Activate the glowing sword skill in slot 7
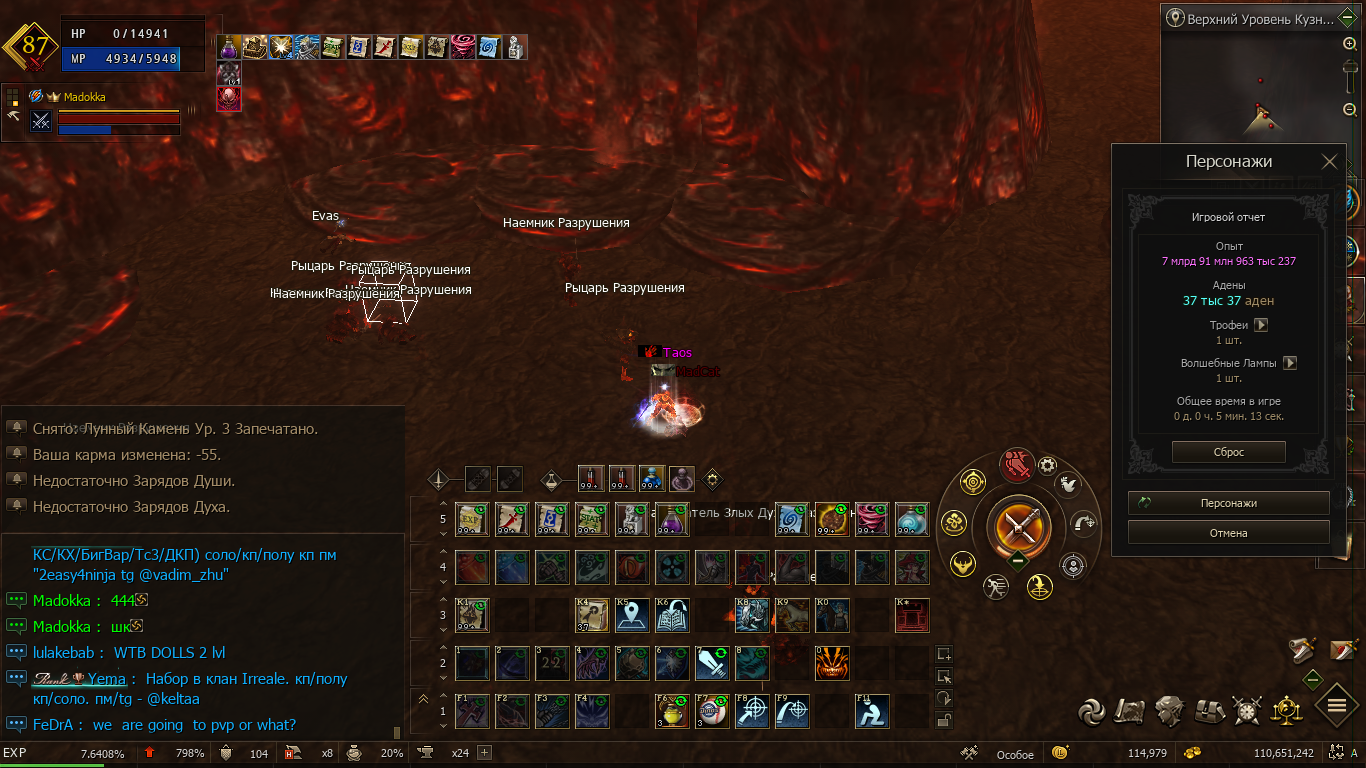Viewport: 1366px width, 768px height. pyautogui.click(x=711, y=663)
